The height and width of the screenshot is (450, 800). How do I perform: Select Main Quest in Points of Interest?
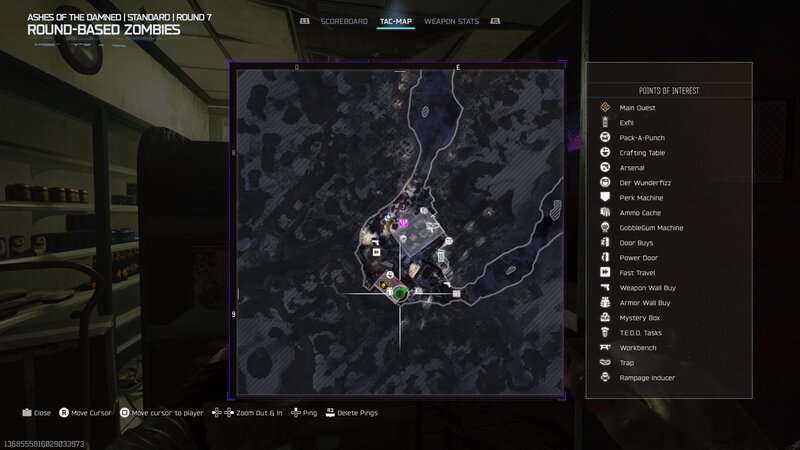tap(637, 108)
